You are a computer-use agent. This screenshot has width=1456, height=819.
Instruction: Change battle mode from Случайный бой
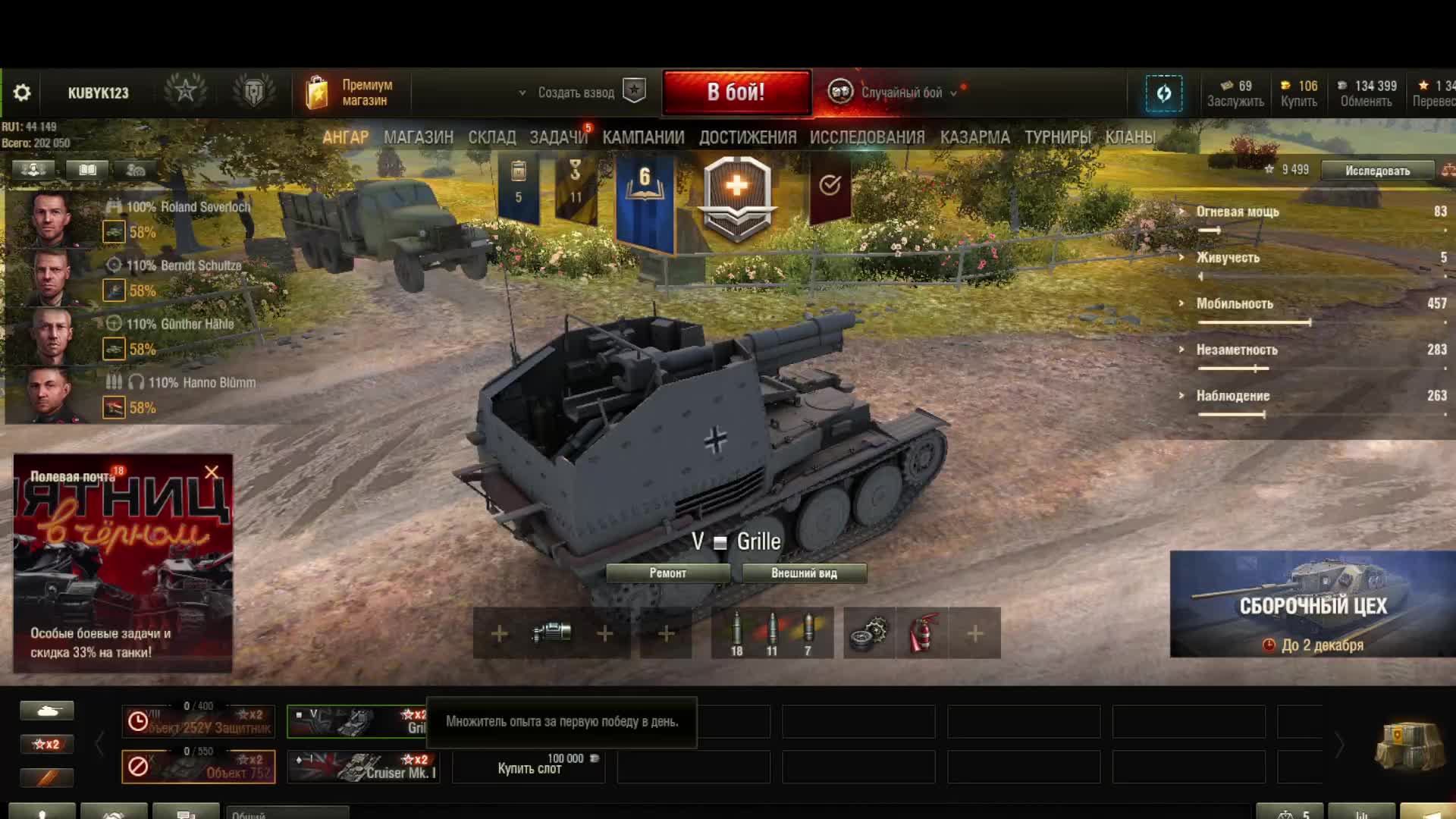[901, 93]
